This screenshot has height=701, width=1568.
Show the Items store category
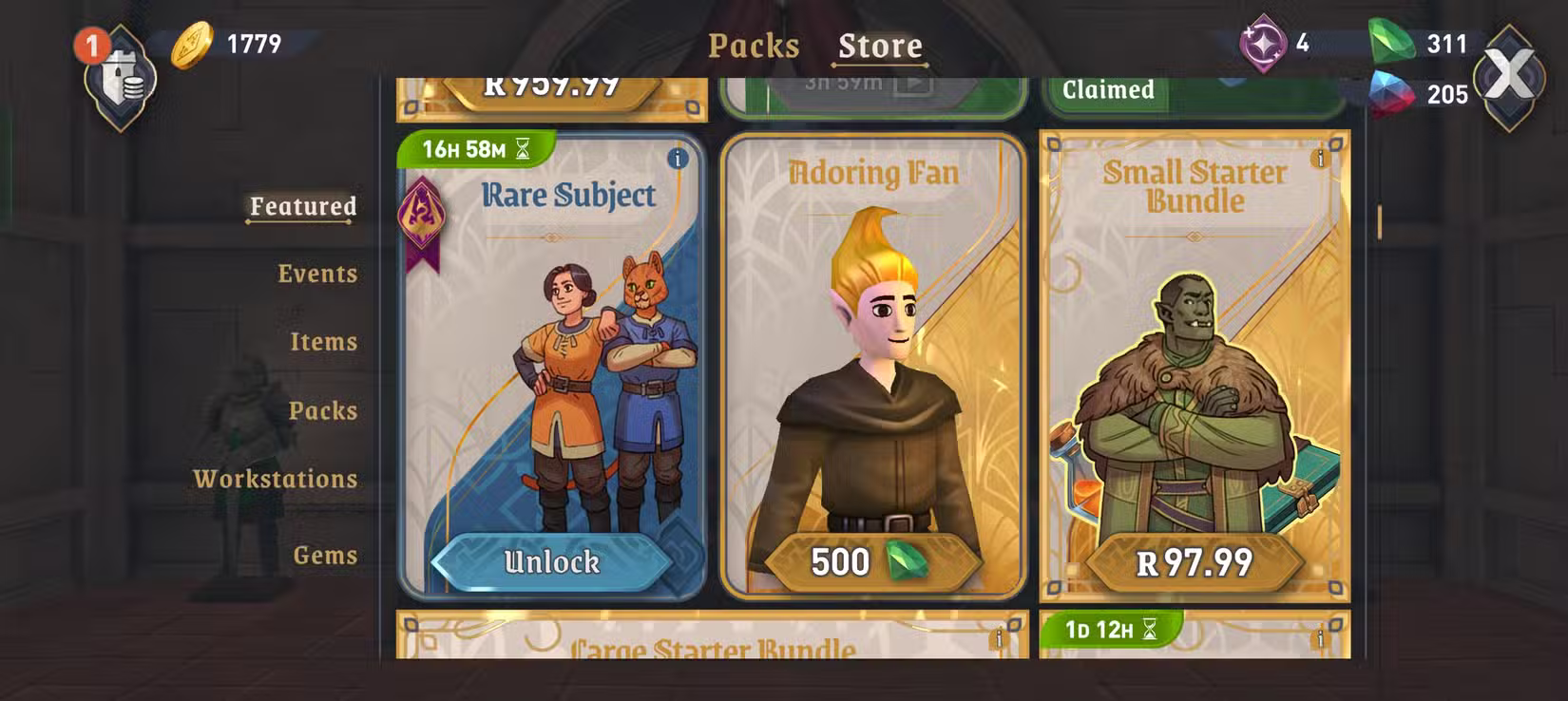323,342
